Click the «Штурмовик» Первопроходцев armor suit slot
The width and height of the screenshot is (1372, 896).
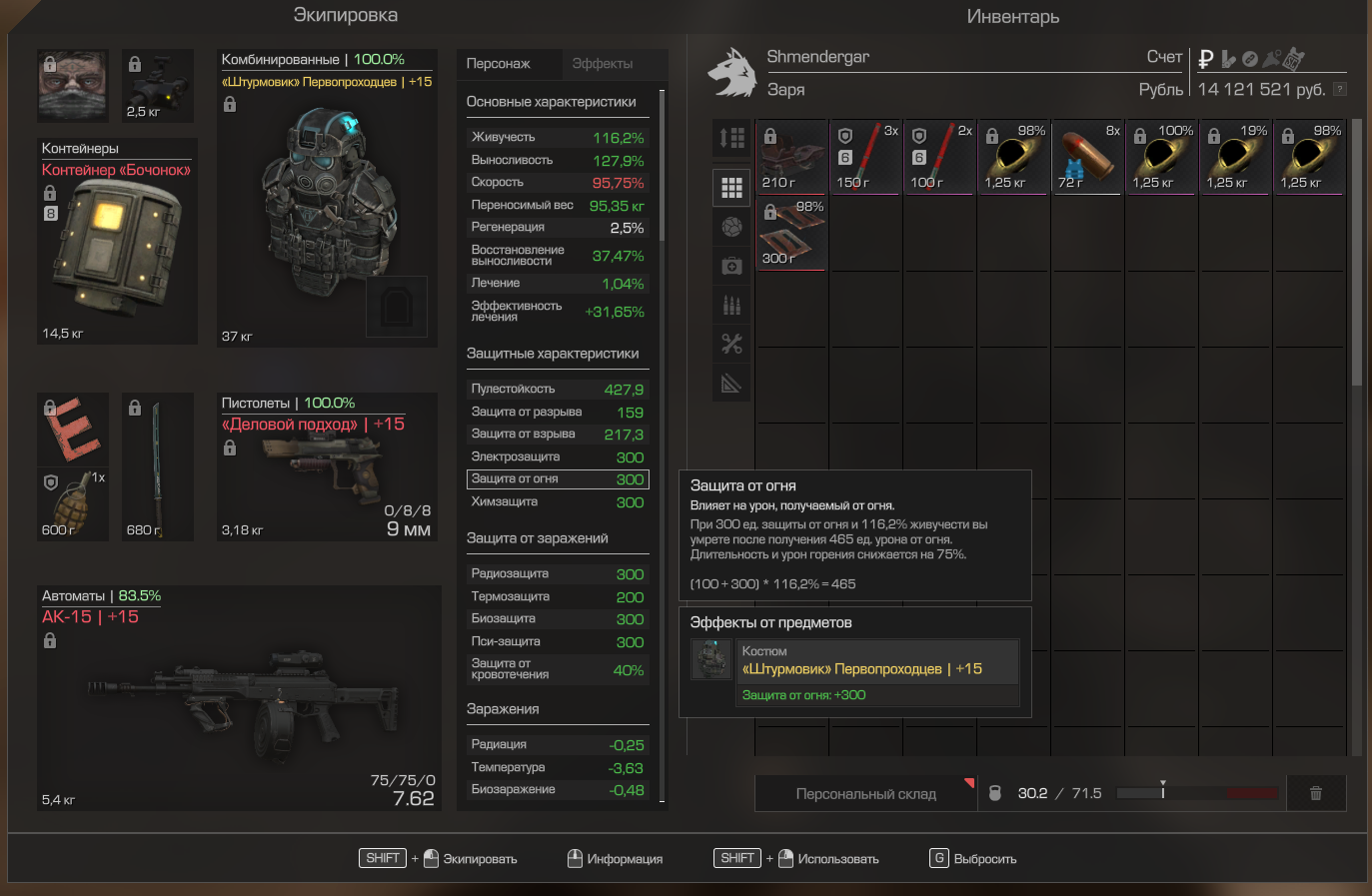(x=327, y=198)
